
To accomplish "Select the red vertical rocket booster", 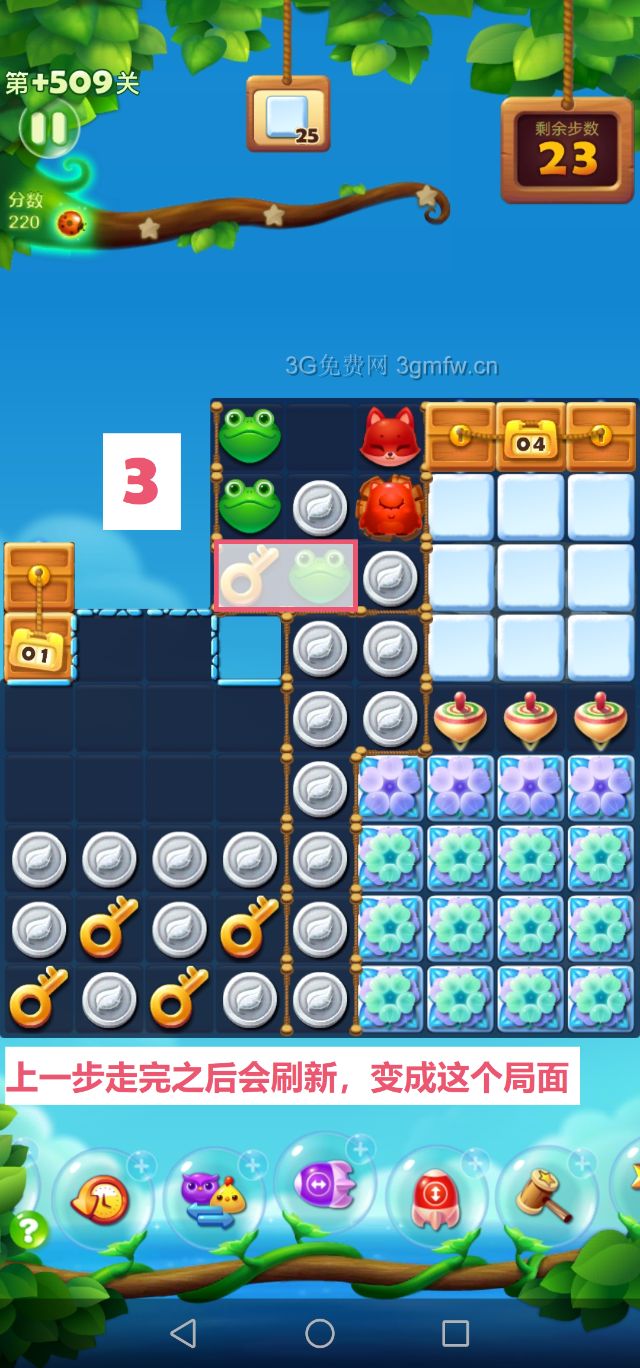I will coord(436,1195).
